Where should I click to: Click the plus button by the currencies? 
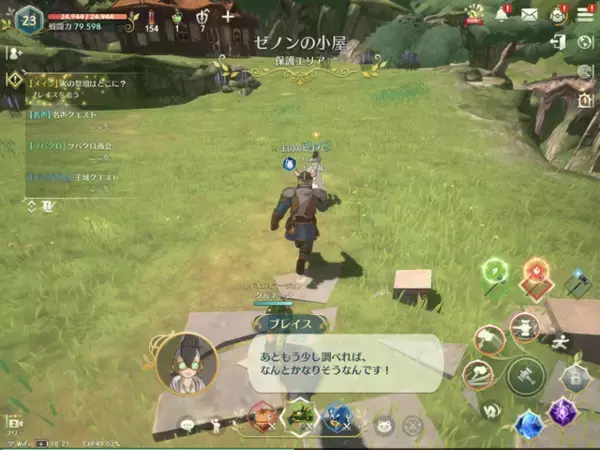[228, 16]
